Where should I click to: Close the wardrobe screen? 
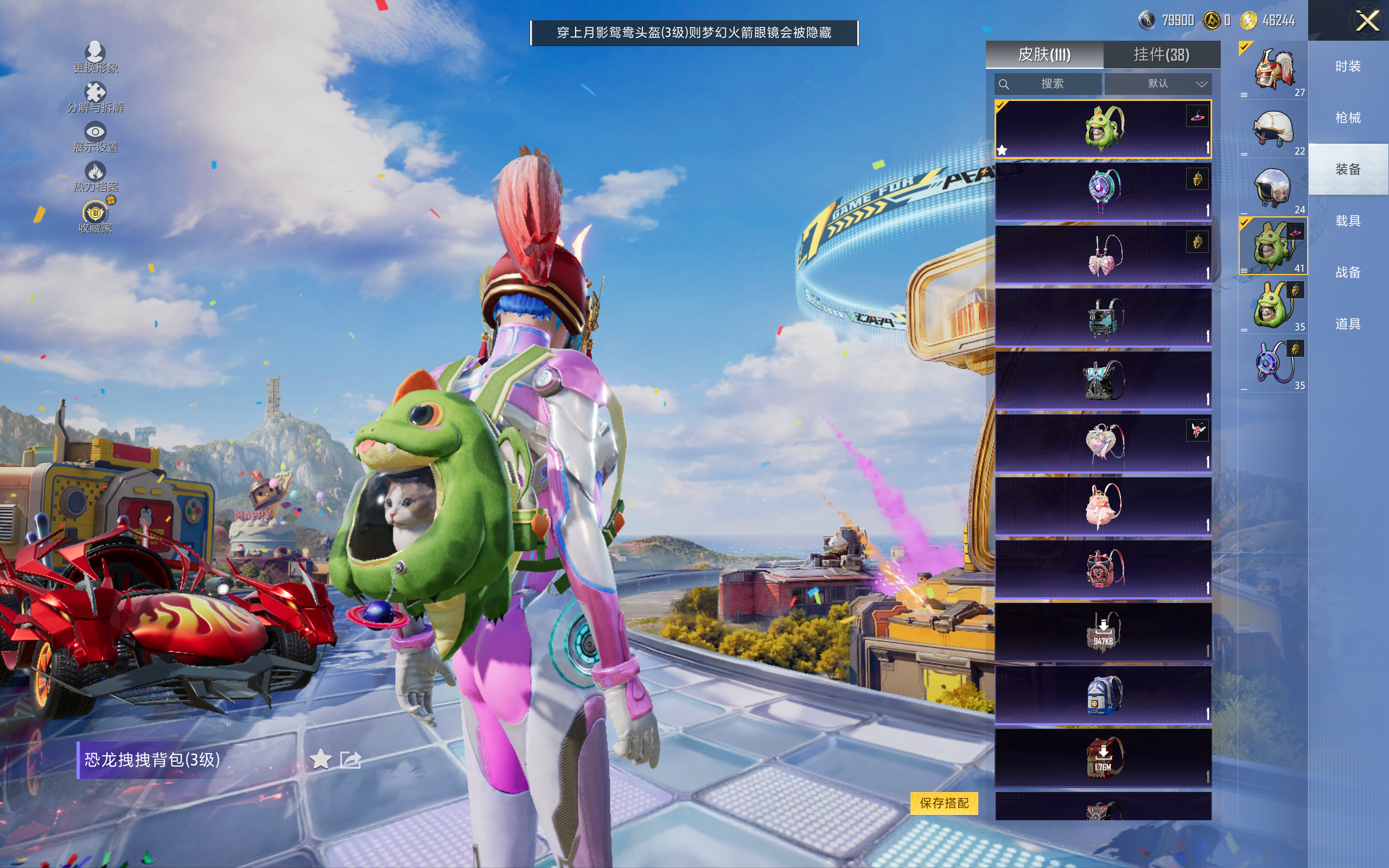pyautogui.click(x=1367, y=22)
